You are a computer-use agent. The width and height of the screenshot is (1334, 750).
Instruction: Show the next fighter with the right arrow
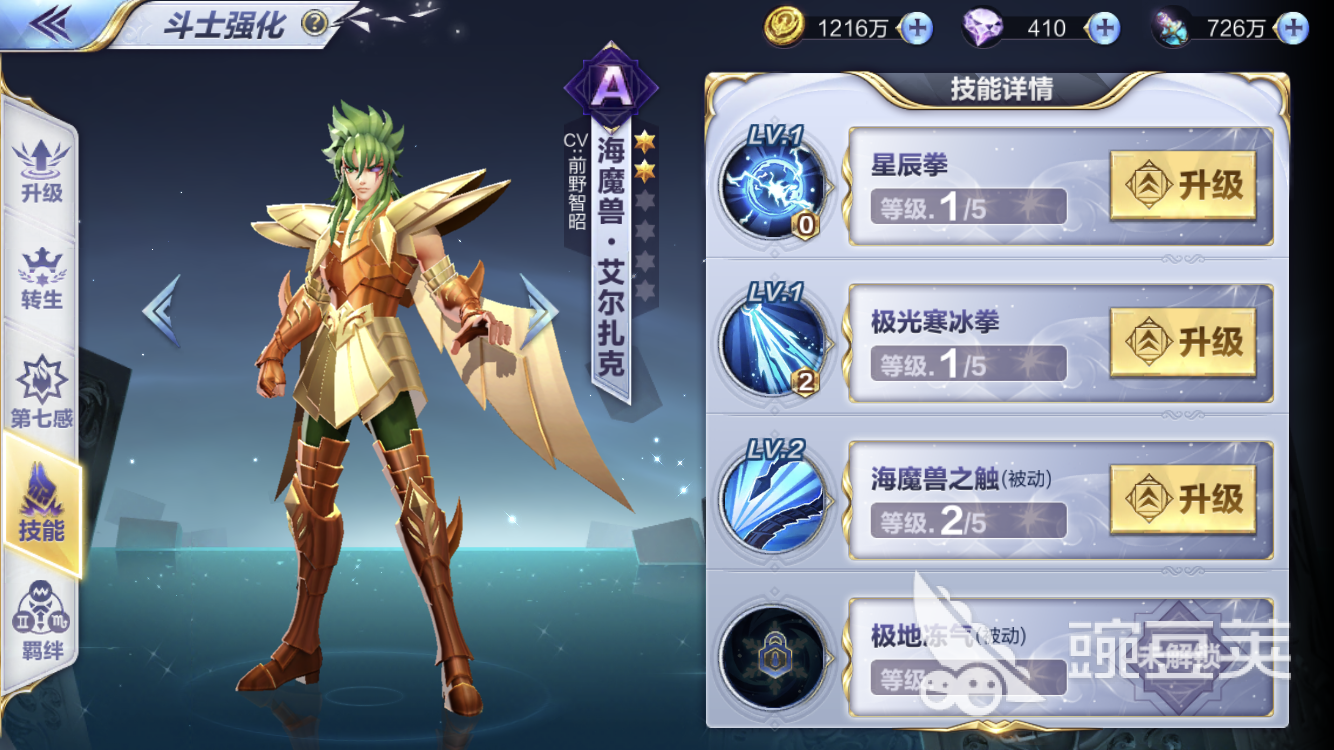539,310
